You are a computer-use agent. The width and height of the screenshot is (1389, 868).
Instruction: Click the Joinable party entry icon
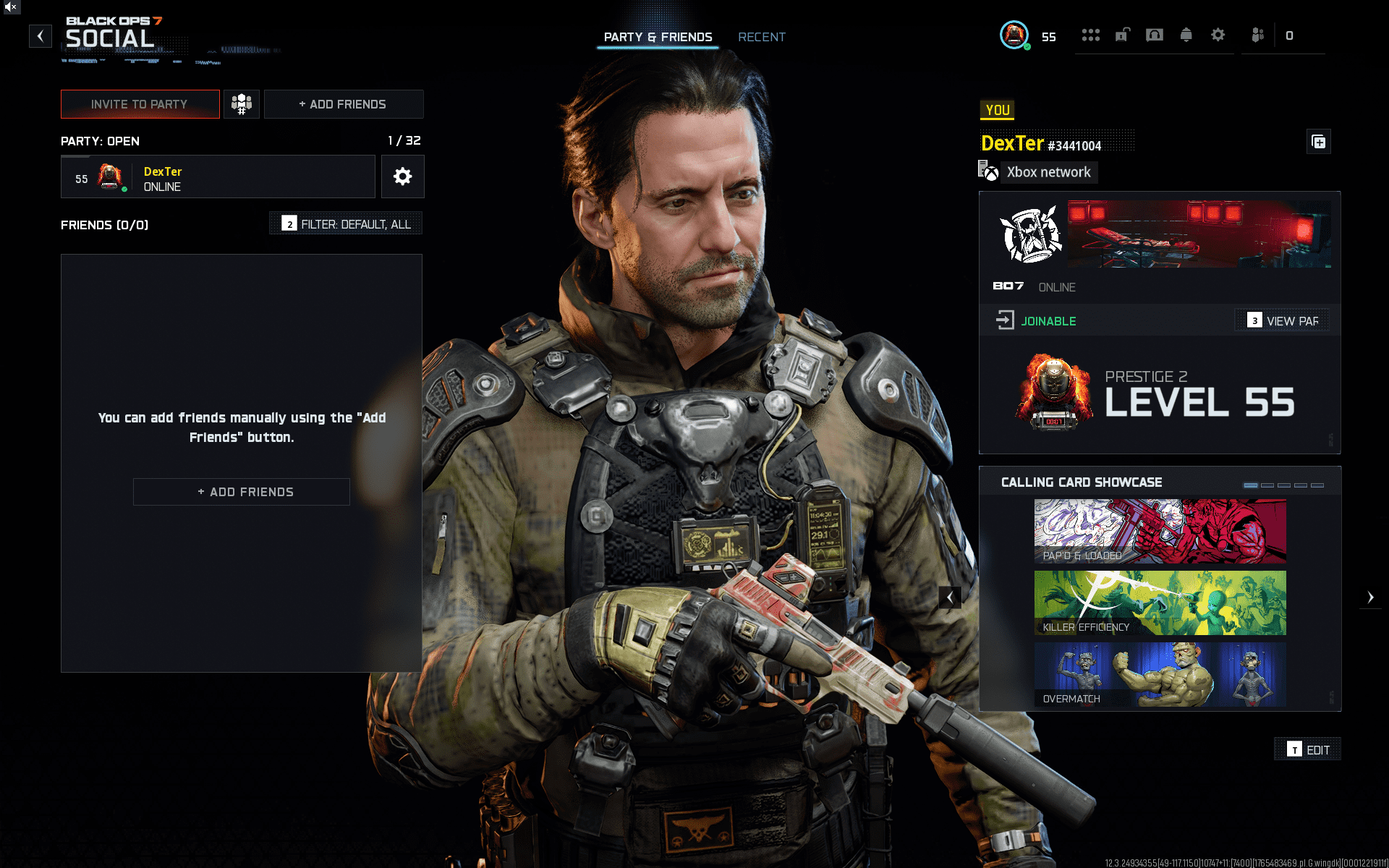pos(1005,319)
